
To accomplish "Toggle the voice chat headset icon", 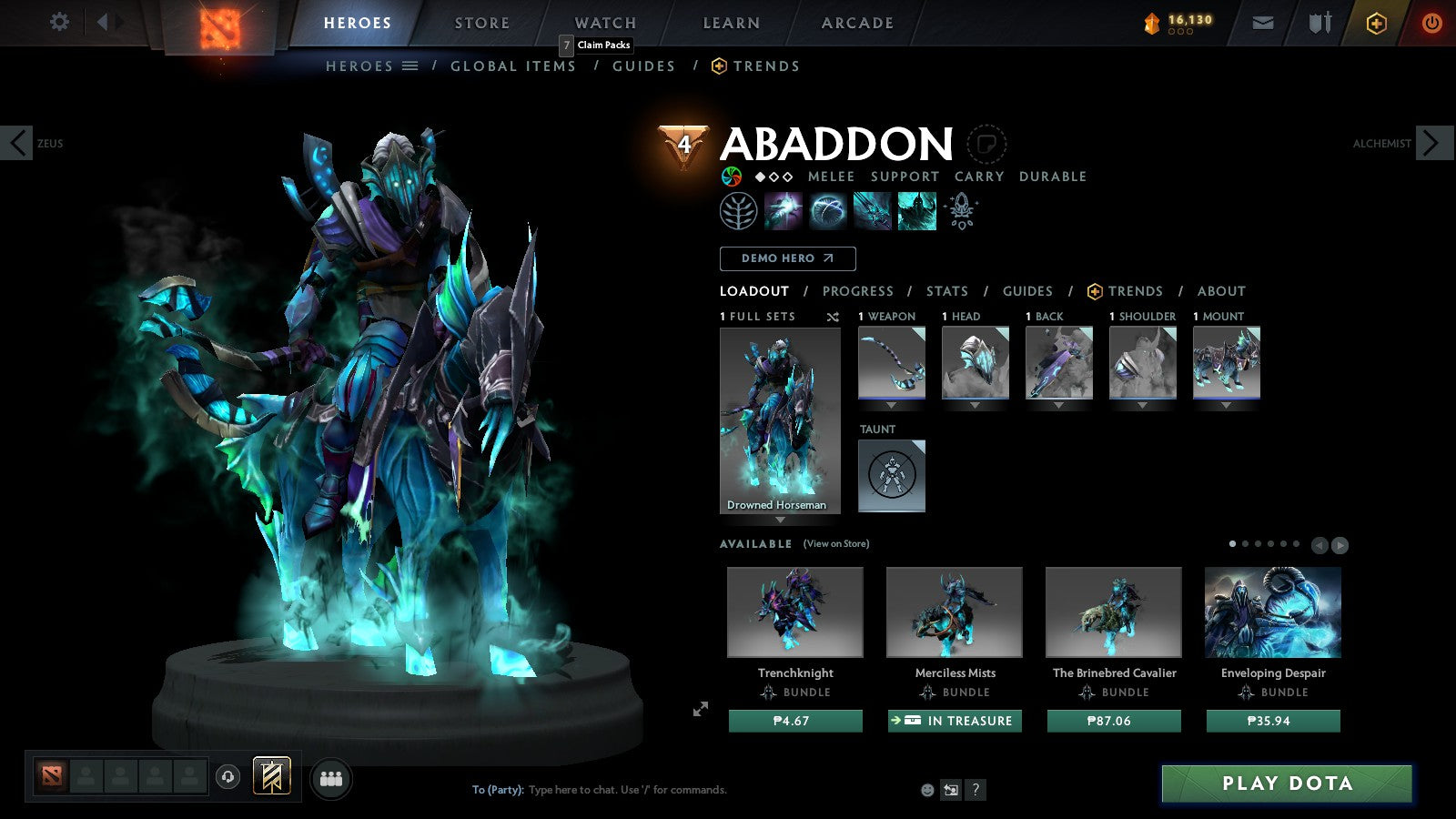I will pos(227,777).
